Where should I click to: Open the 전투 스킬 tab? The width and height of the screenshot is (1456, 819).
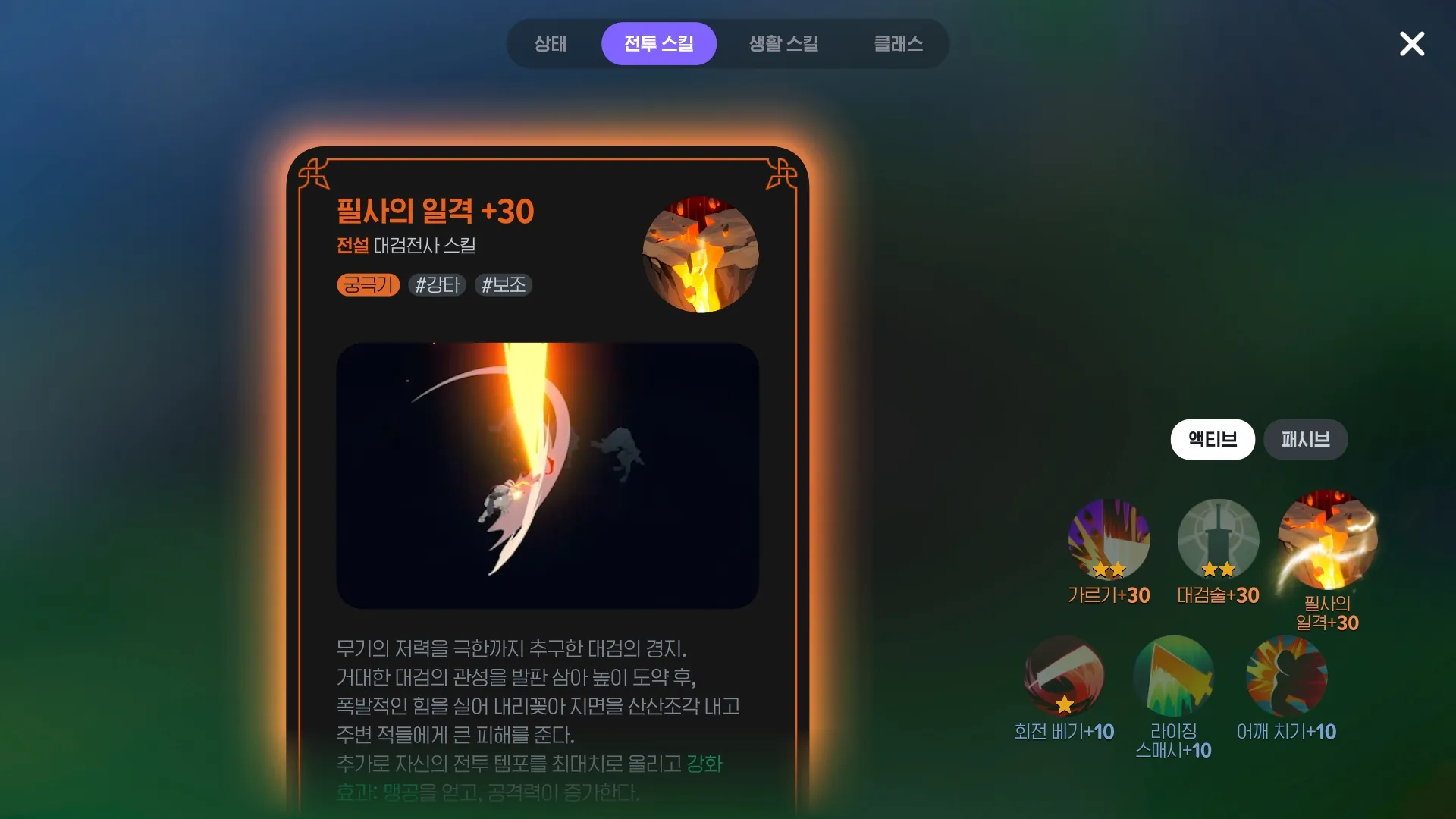pyautogui.click(x=658, y=43)
